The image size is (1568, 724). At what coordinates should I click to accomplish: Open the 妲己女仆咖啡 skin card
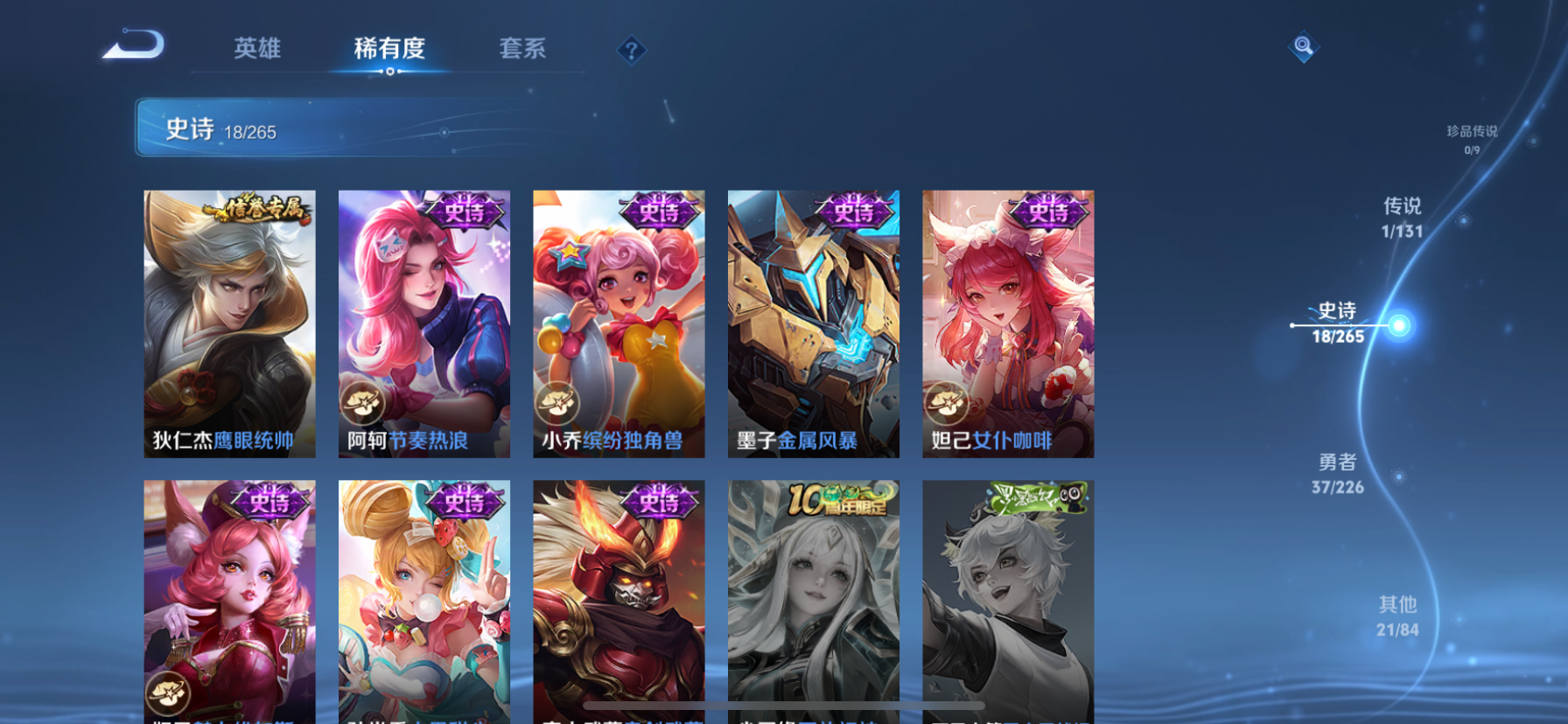pyautogui.click(x=1010, y=324)
